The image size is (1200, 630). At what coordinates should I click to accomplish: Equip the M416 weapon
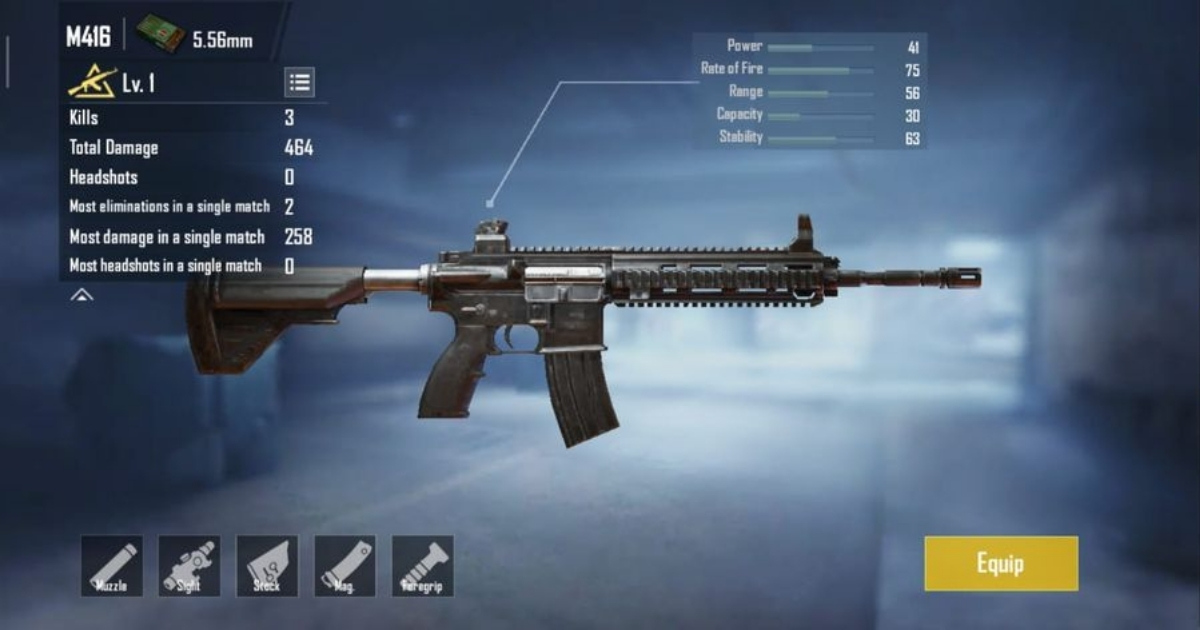pos(1001,563)
